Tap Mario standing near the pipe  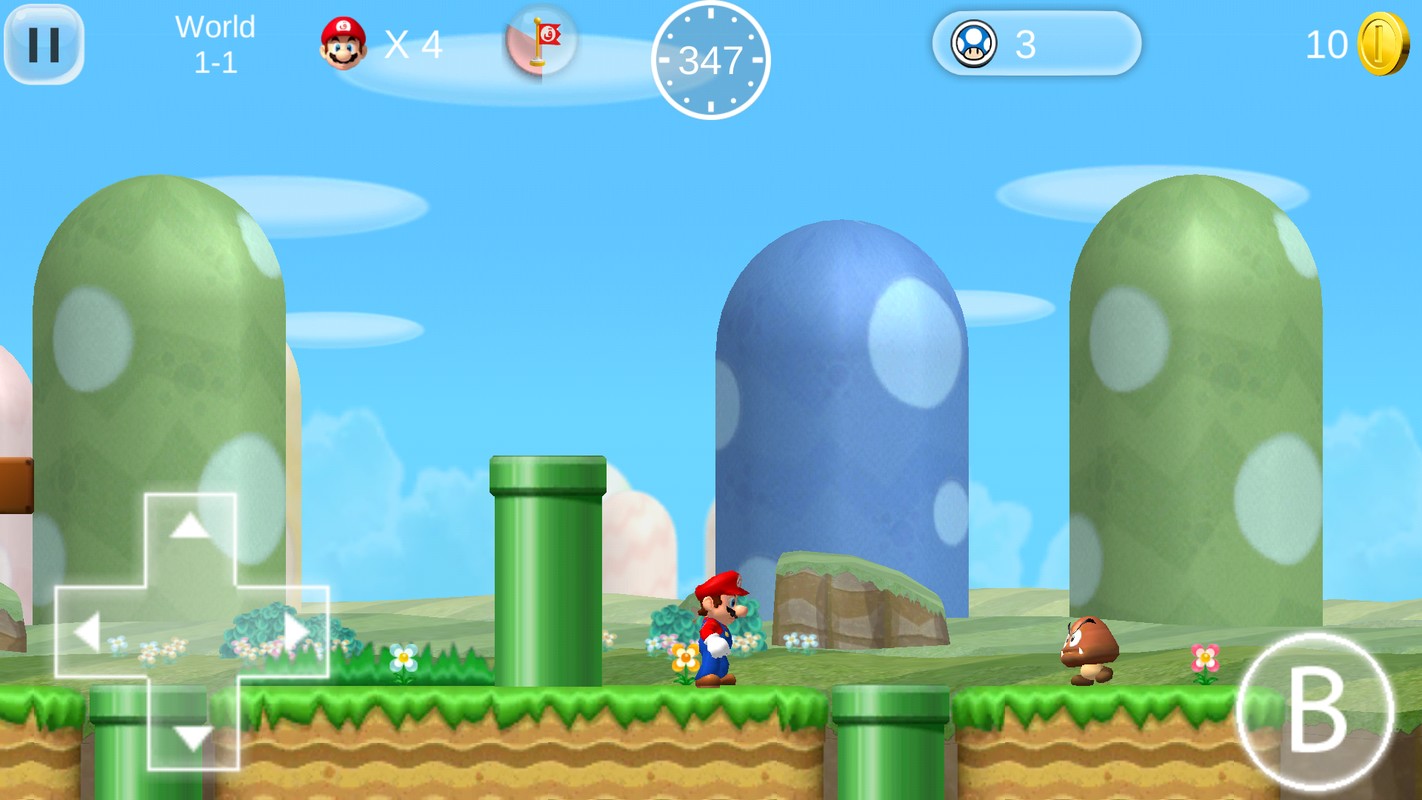[x=718, y=630]
